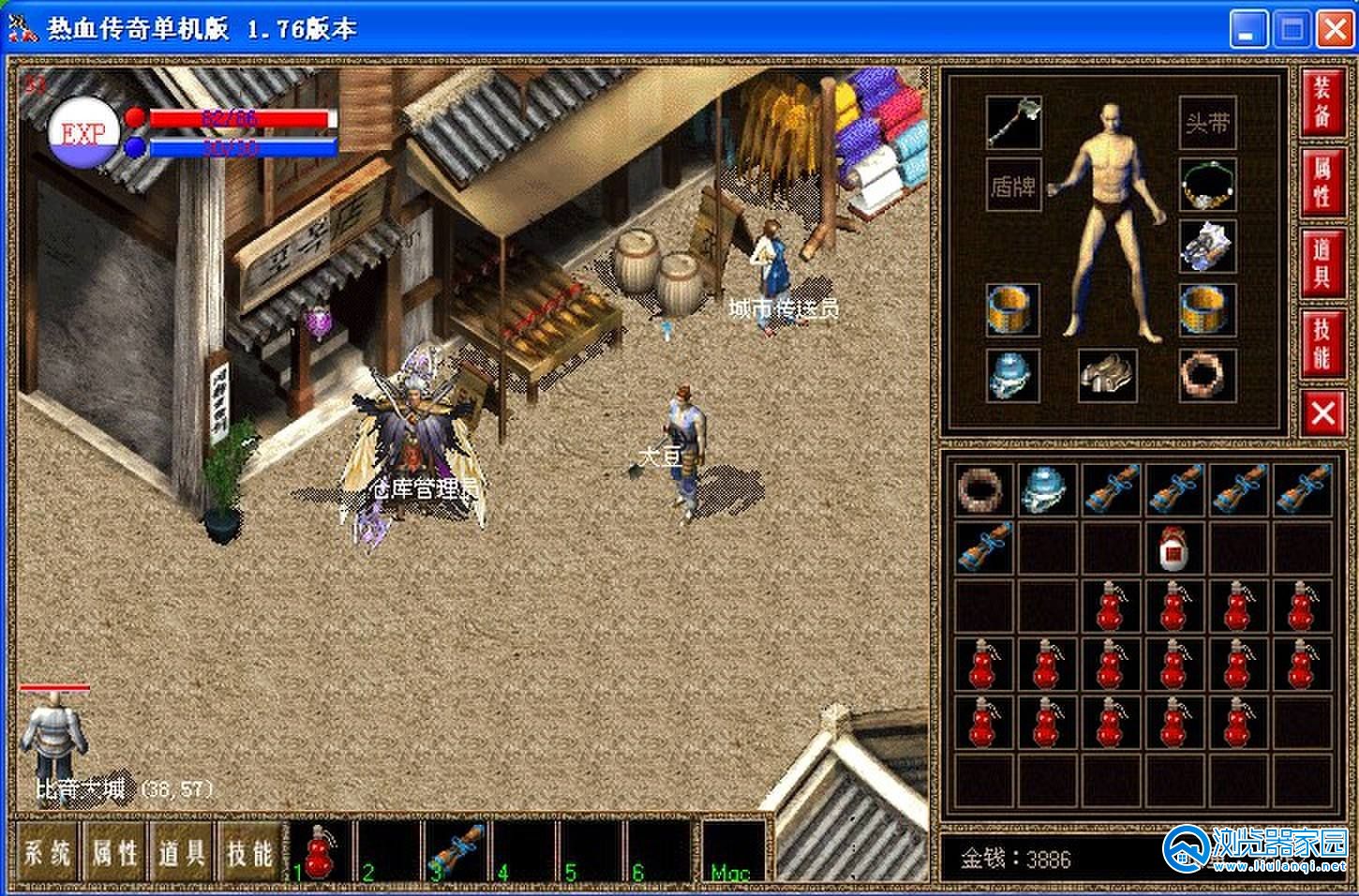This screenshot has height=896, width=1359.
Task: Close the equipment panel with the red X
Action: (1322, 412)
